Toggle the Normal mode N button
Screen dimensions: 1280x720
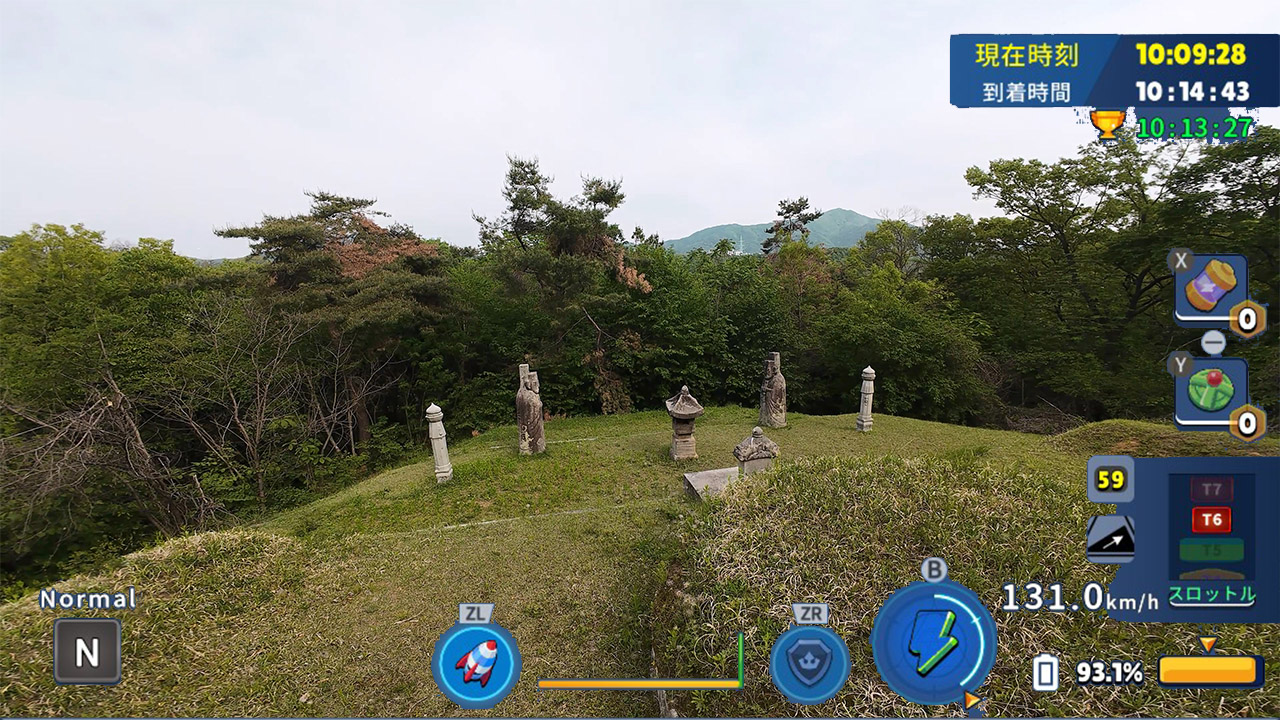coord(87,652)
